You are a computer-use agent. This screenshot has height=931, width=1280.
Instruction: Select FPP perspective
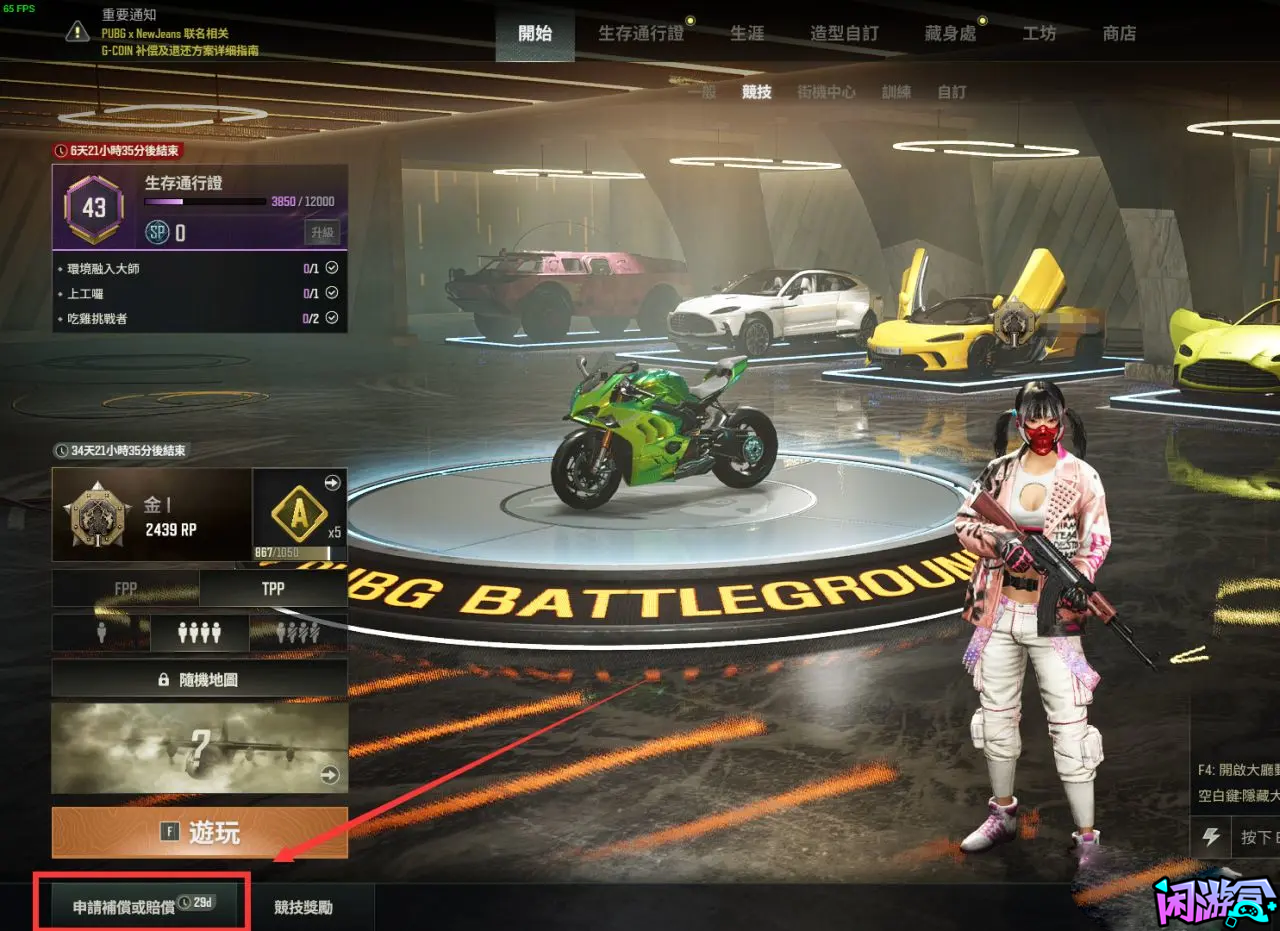(x=125, y=589)
